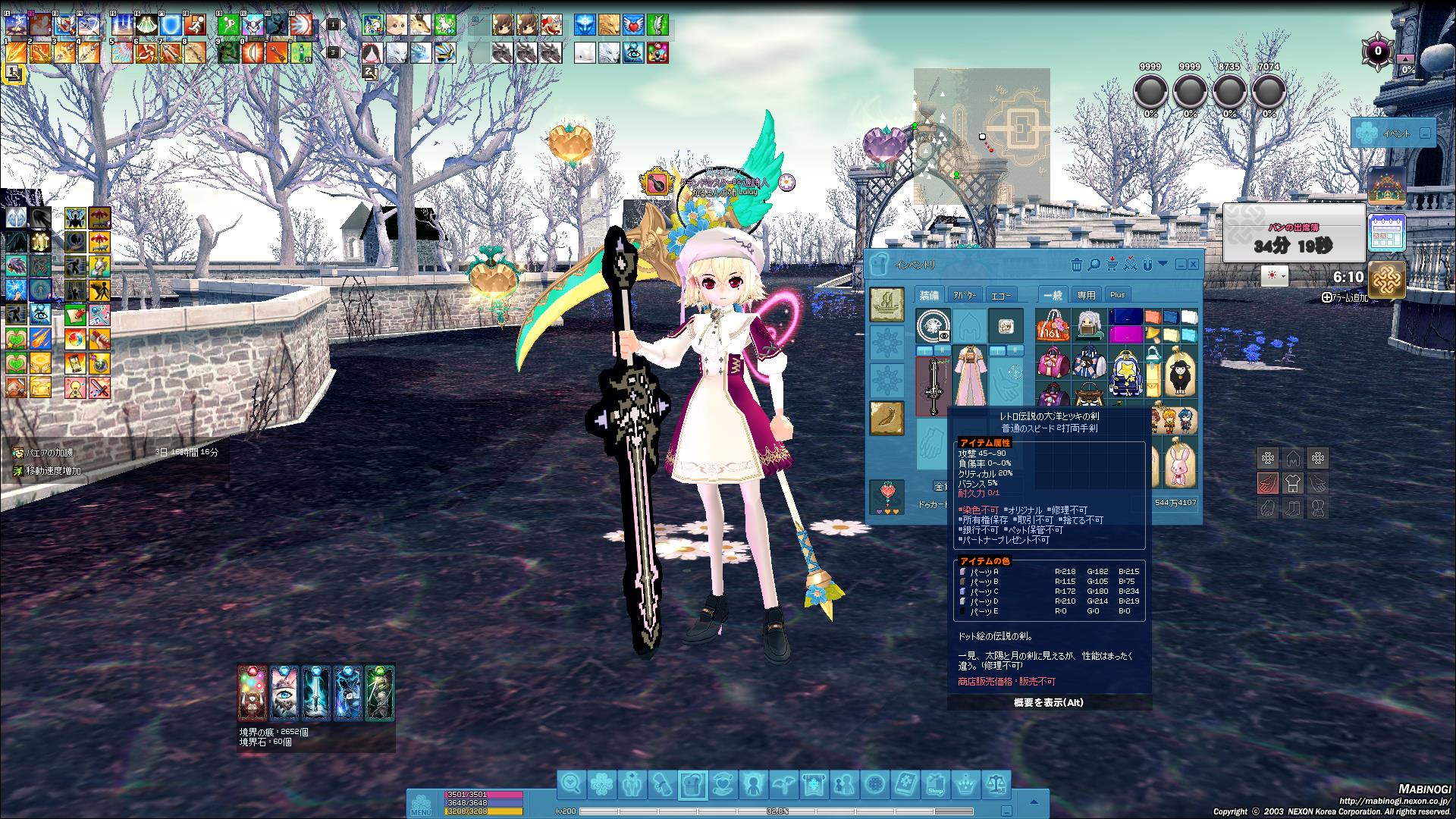
Task: Click the shopping cart icon in the inventory header
Action: 1112,264
